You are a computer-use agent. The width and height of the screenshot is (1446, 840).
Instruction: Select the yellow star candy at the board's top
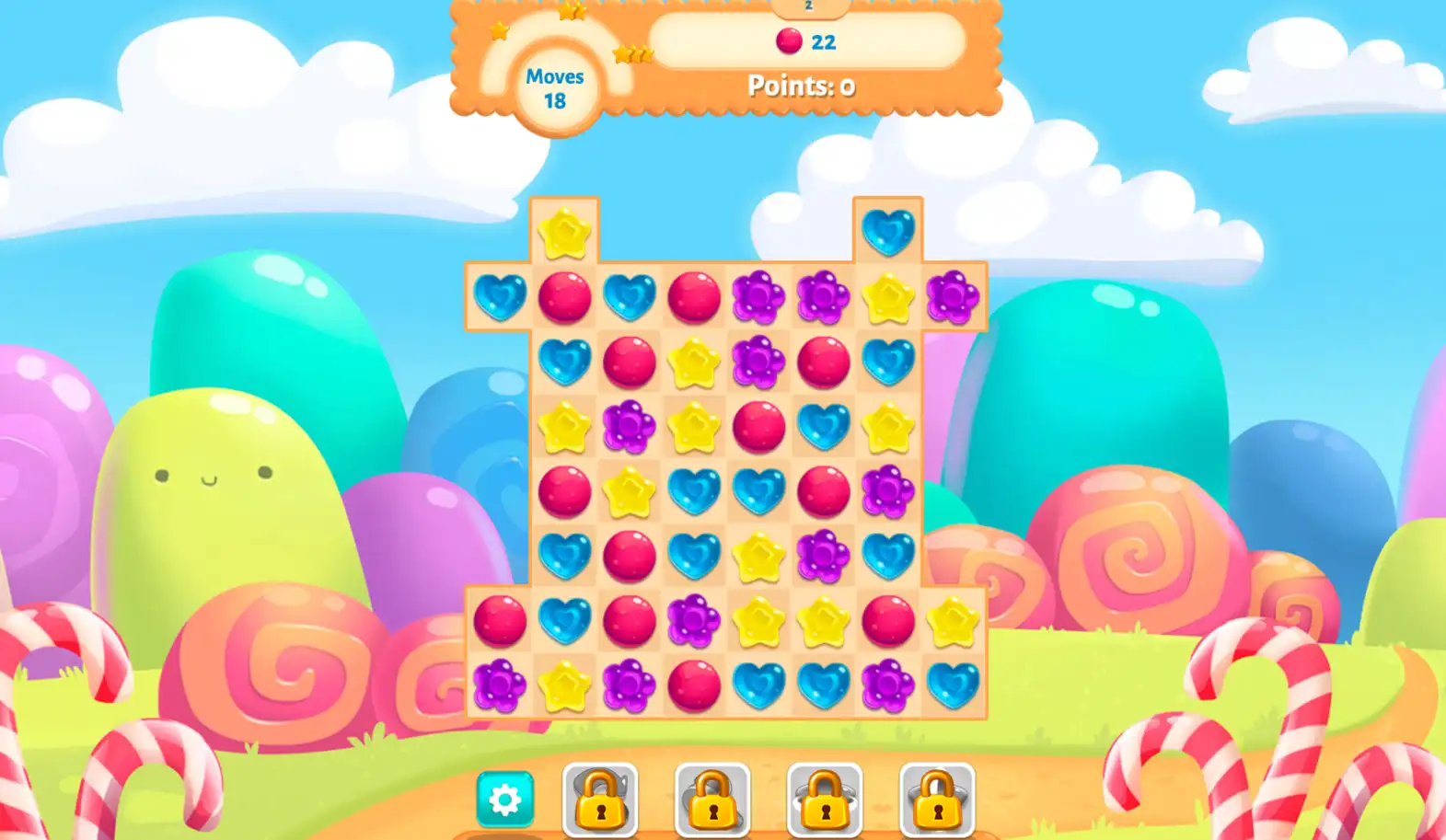[x=565, y=231]
